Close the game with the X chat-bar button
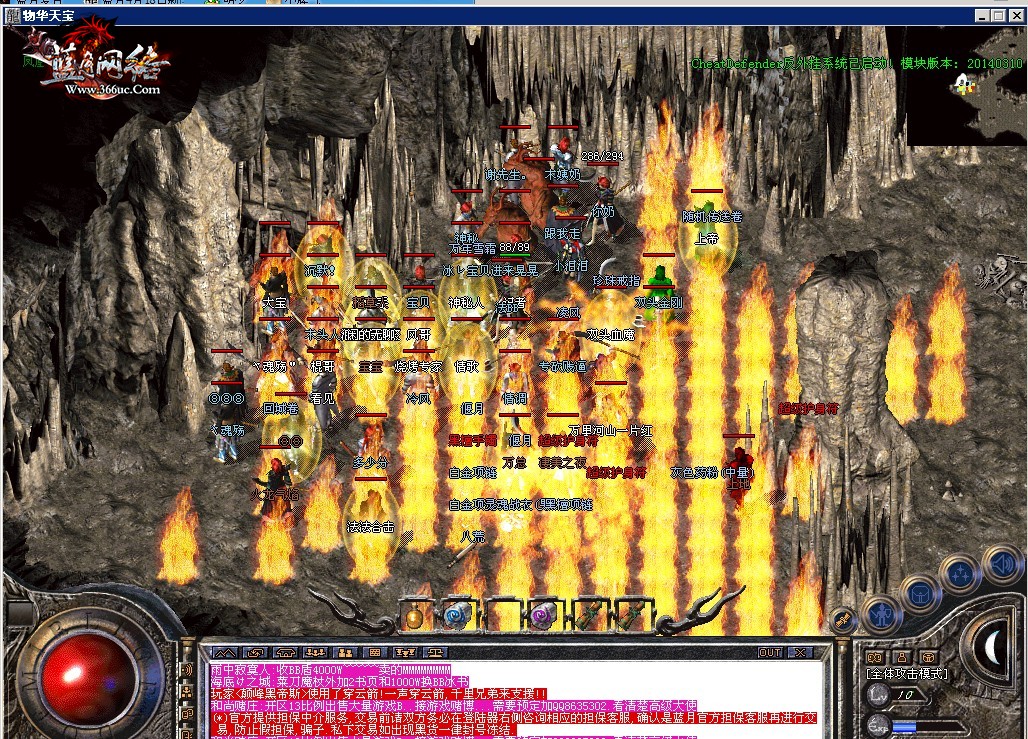The width and height of the screenshot is (1028, 739). point(799,653)
